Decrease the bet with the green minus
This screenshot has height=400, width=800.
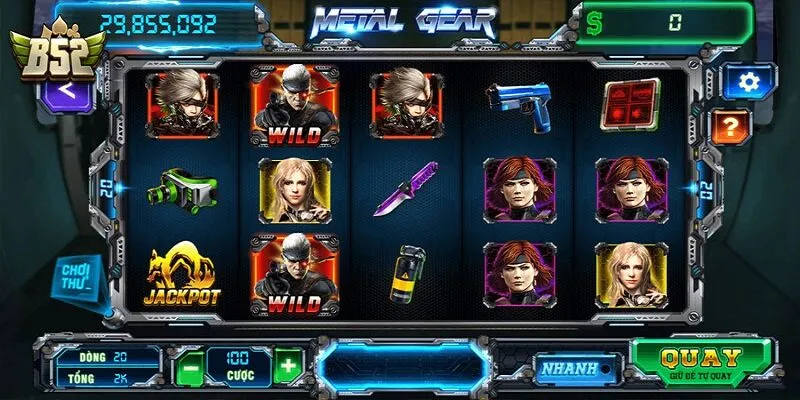189,367
